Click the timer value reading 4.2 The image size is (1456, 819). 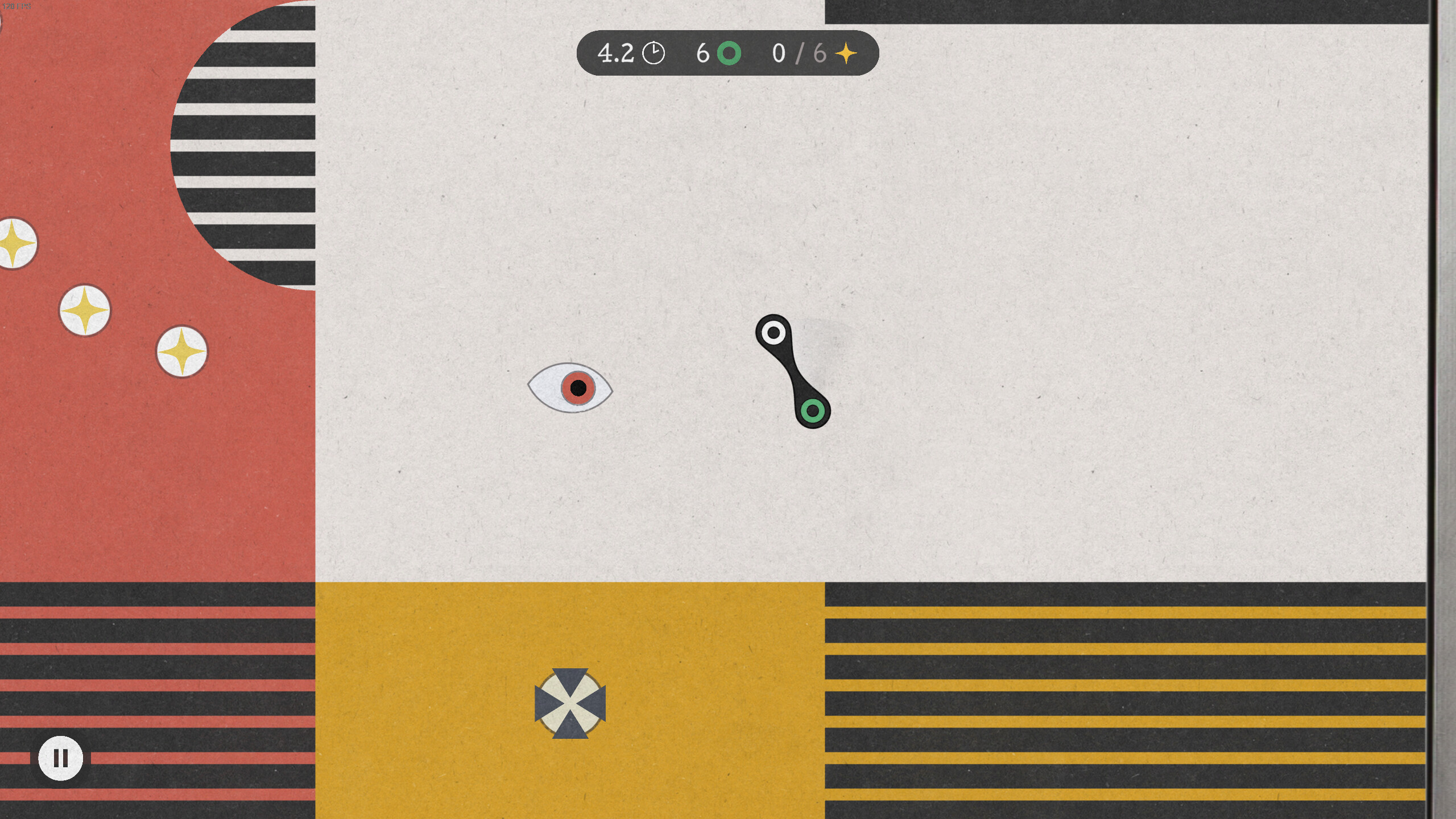tap(615, 53)
